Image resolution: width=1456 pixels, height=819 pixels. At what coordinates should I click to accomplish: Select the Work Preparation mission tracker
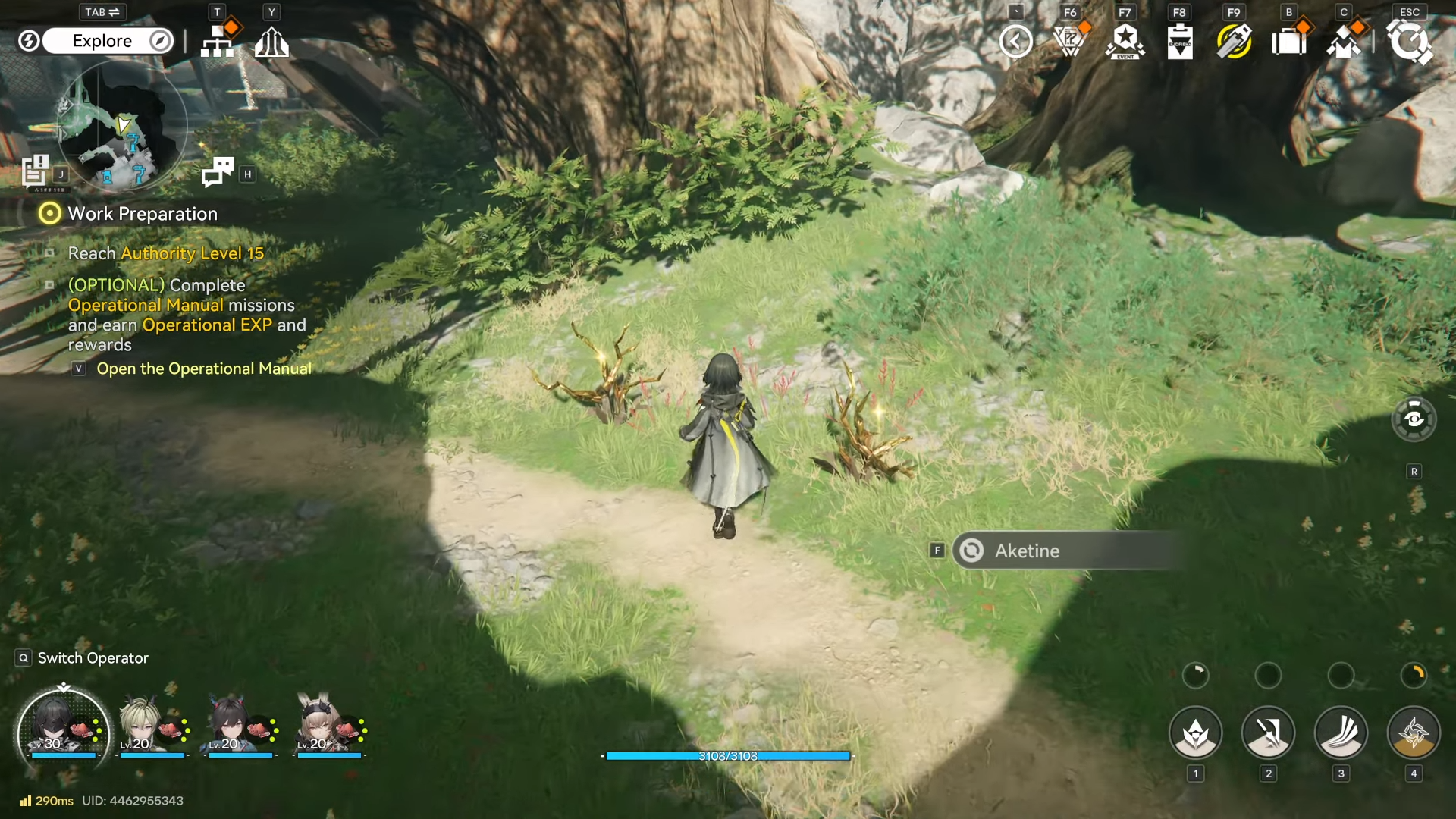(x=142, y=214)
